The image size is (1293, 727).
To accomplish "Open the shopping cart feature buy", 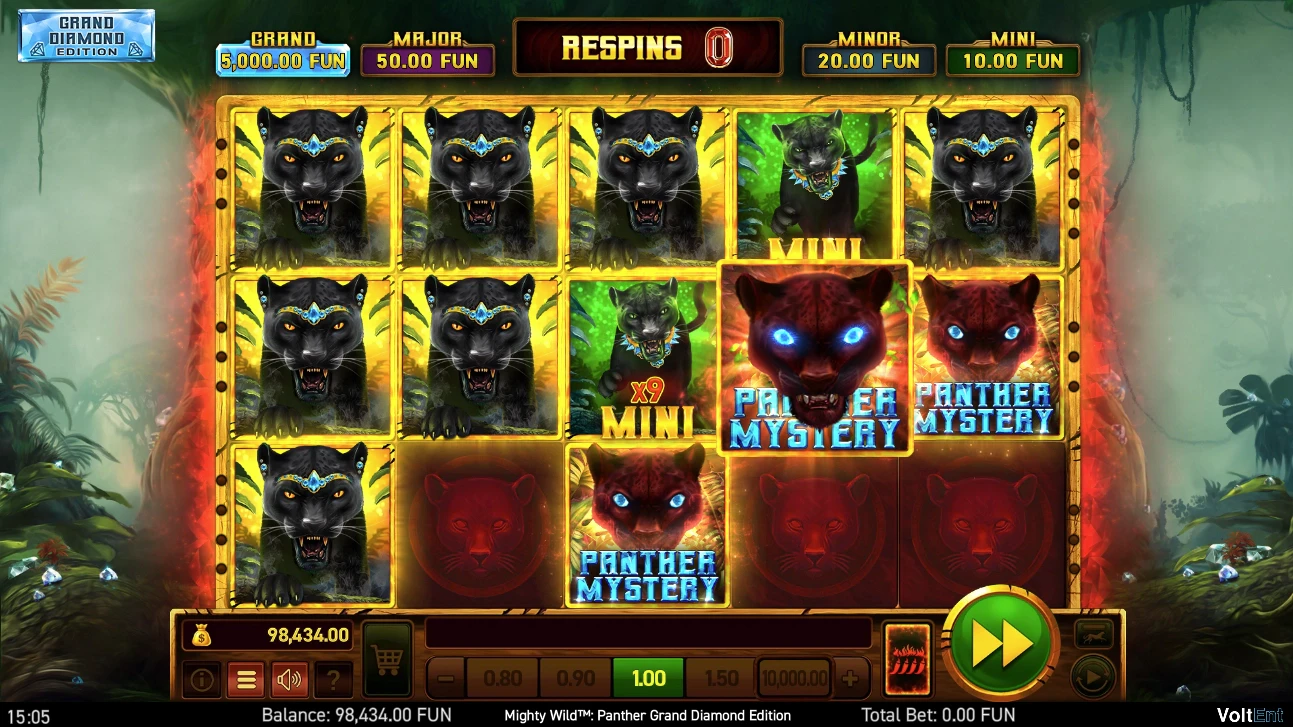I will [387, 659].
